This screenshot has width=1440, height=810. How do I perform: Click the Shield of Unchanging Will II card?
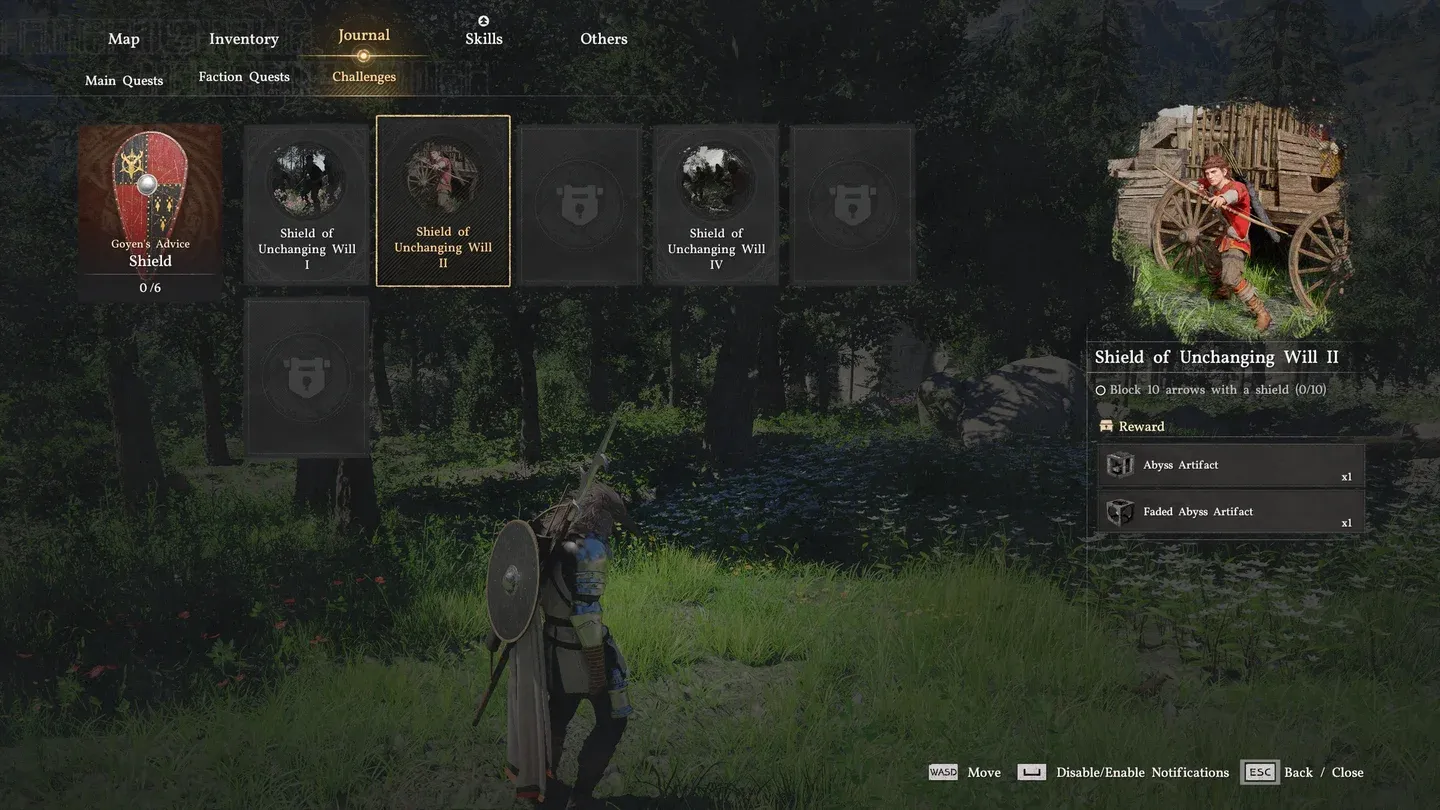(x=443, y=201)
